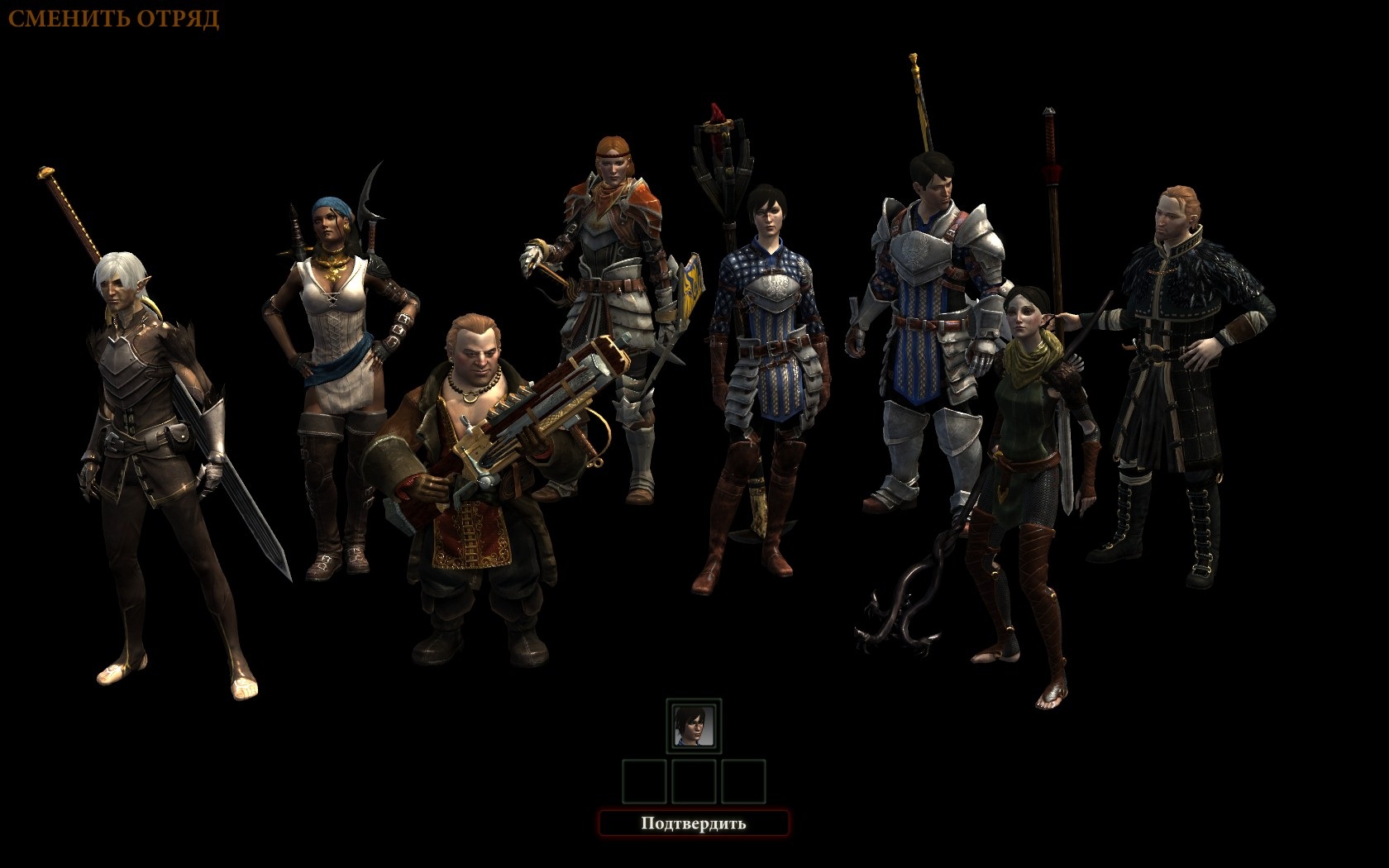Click Hawke's portrait in the party slot
Viewport: 1389px width, 868px height.
pyautogui.click(x=694, y=725)
